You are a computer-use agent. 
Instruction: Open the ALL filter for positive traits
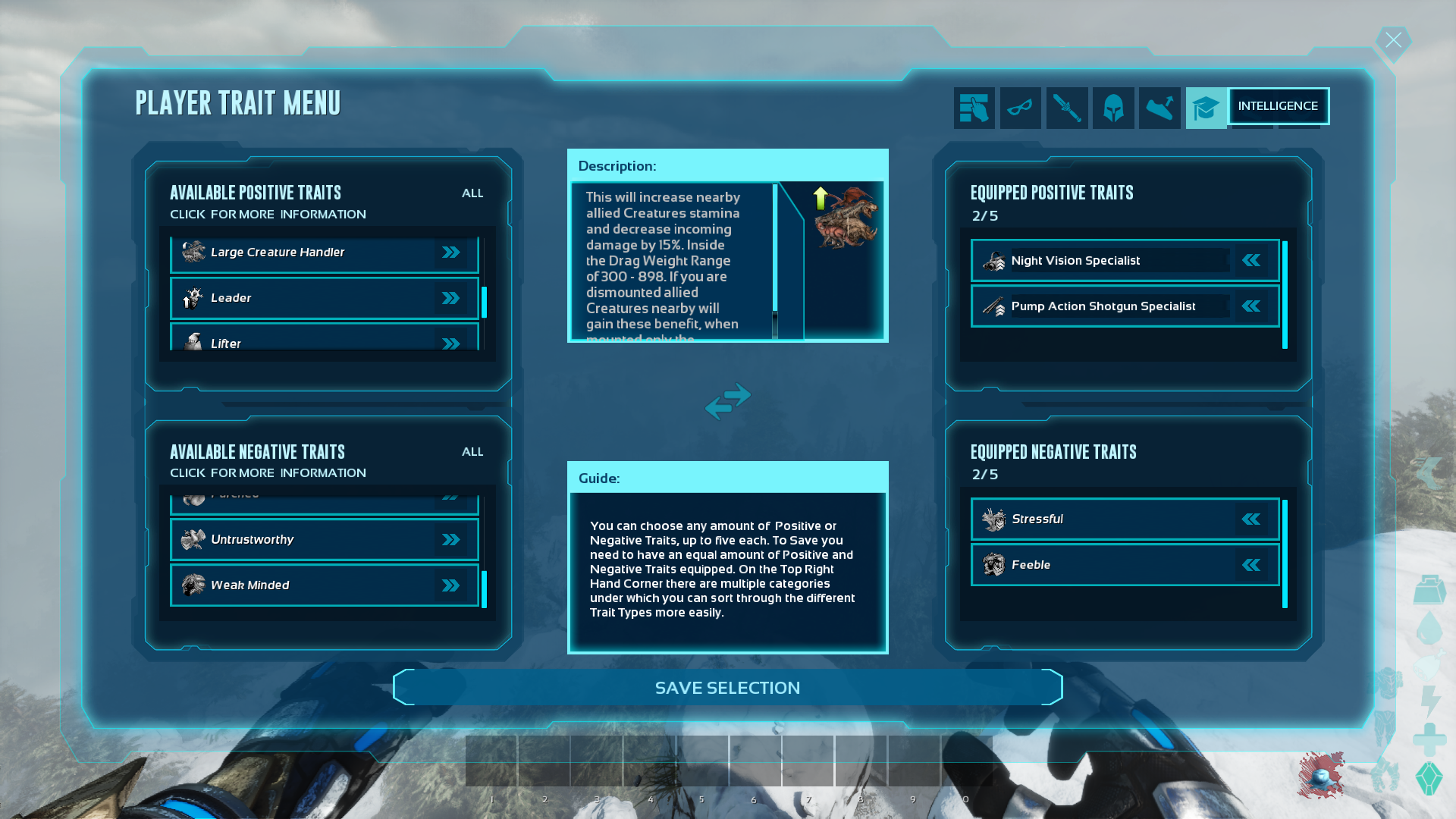point(472,193)
